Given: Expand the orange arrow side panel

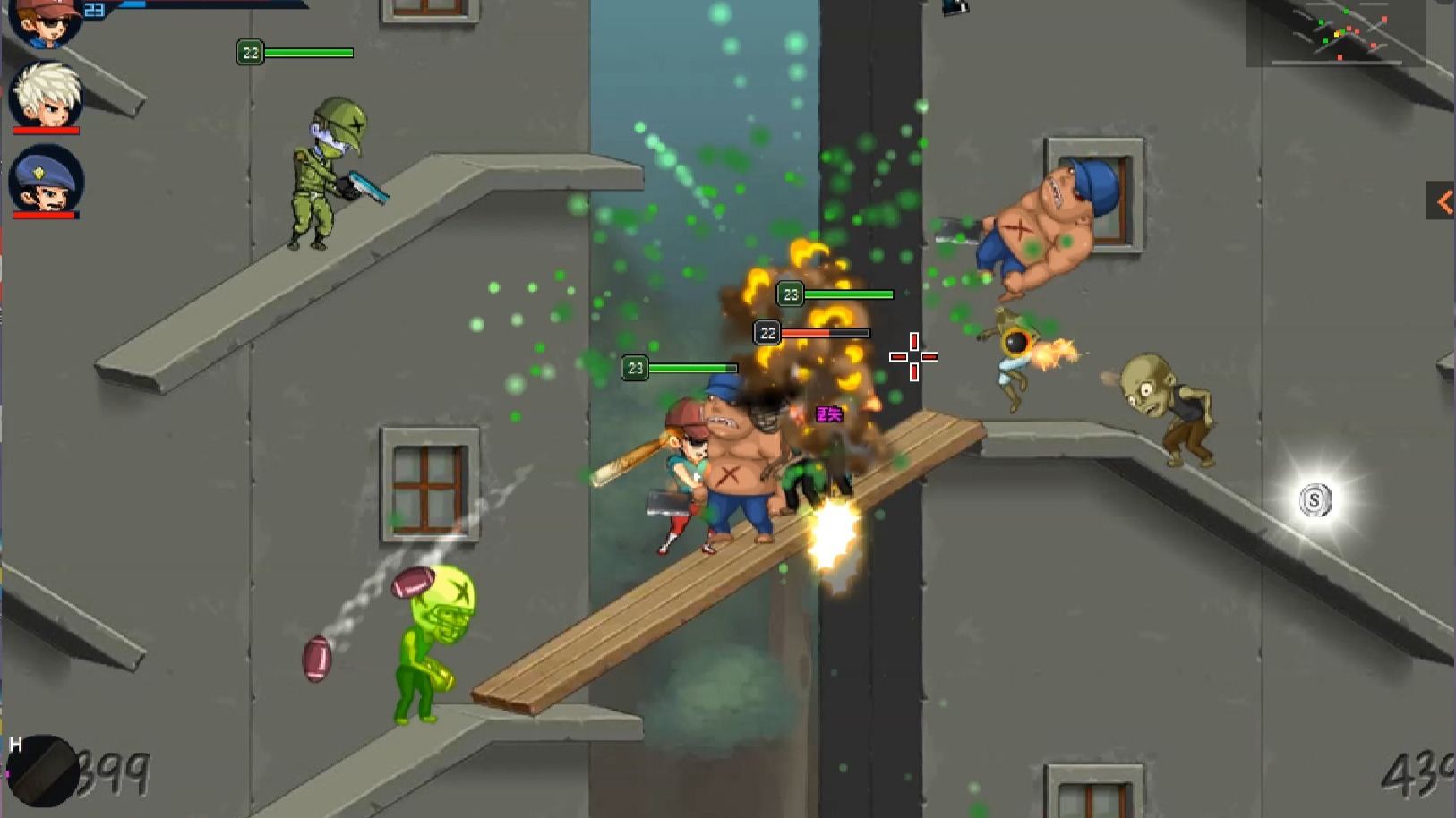Looking at the screenshot, I should (1442, 201).
